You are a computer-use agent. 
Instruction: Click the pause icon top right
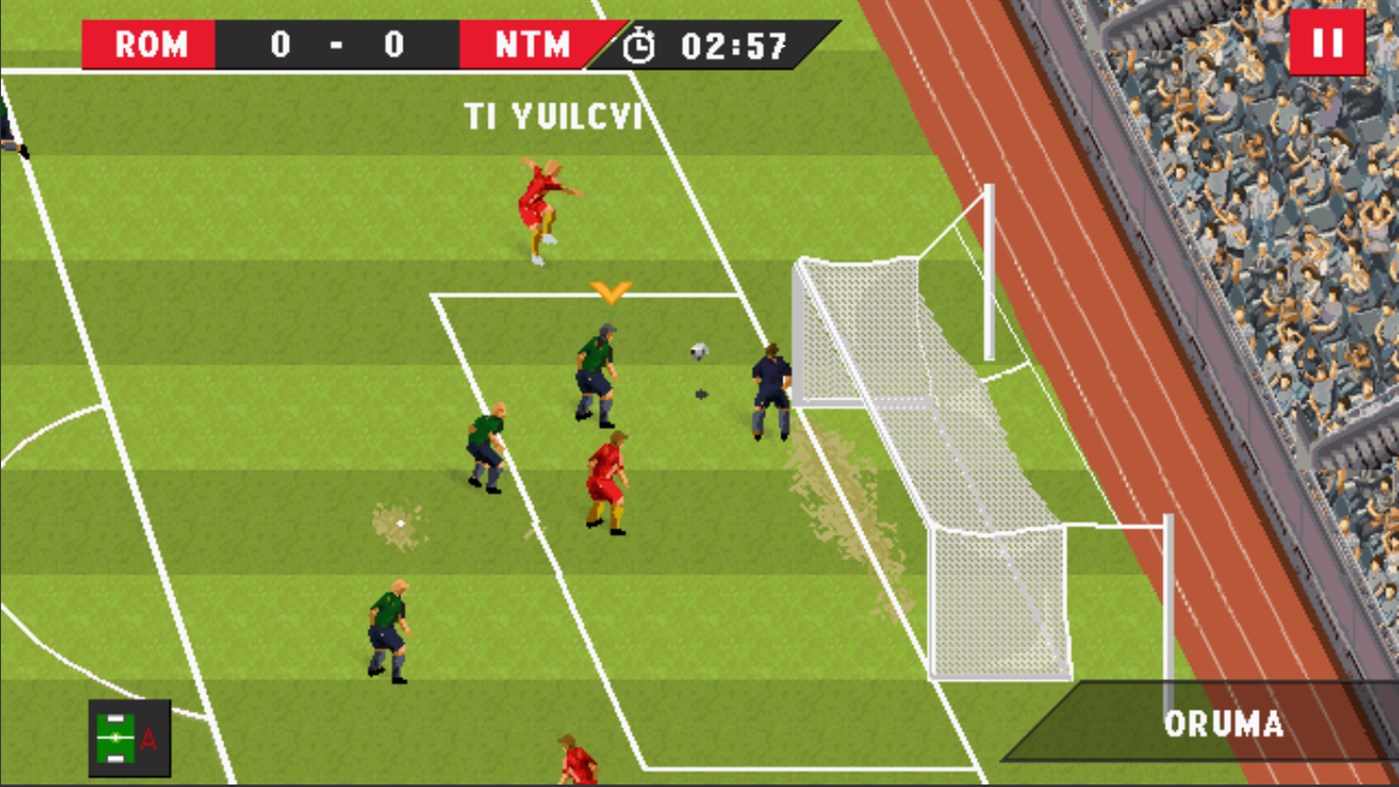1328,44
